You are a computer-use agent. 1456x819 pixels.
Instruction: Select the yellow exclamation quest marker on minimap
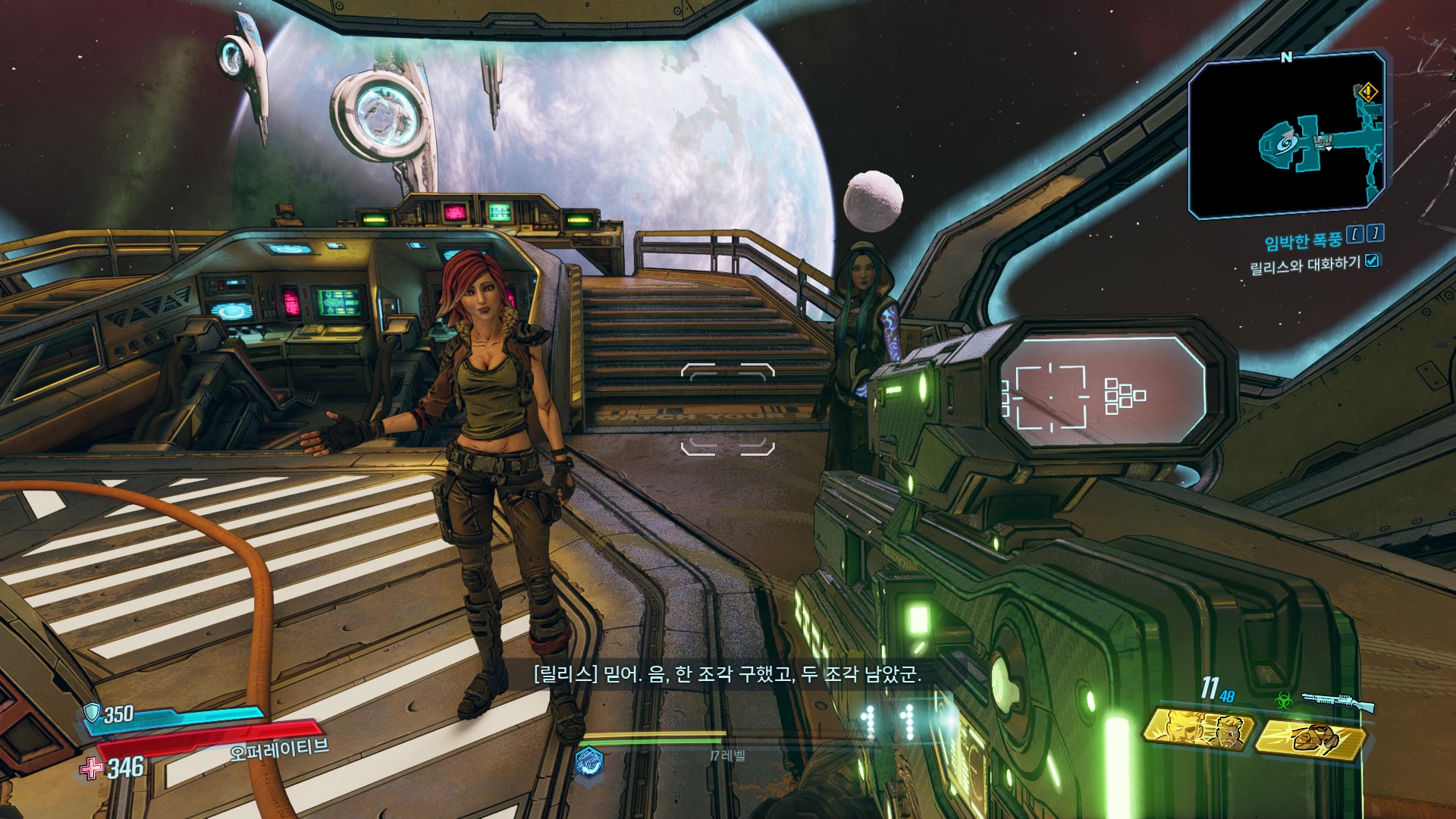1367,93
